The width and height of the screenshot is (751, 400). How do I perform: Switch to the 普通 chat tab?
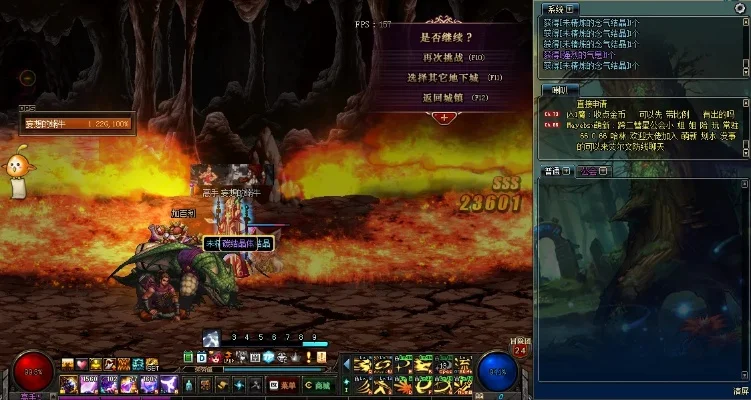554,171
